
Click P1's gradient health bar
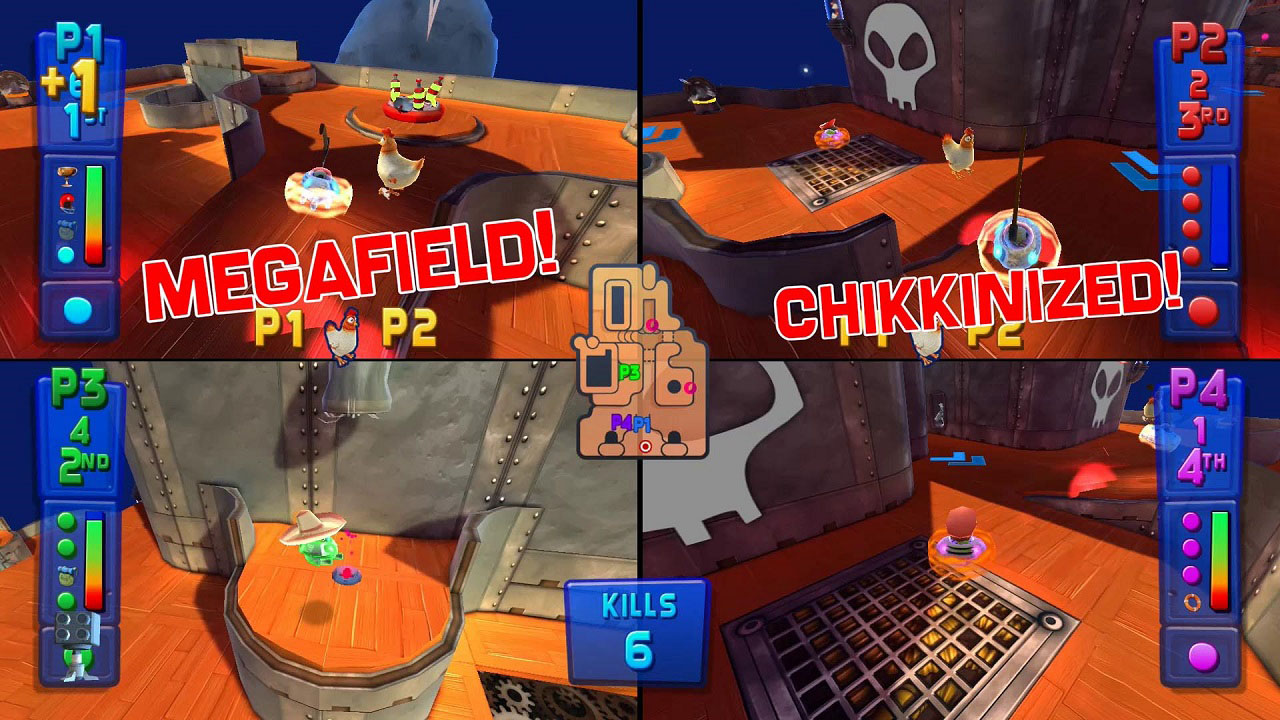[94, 215]
